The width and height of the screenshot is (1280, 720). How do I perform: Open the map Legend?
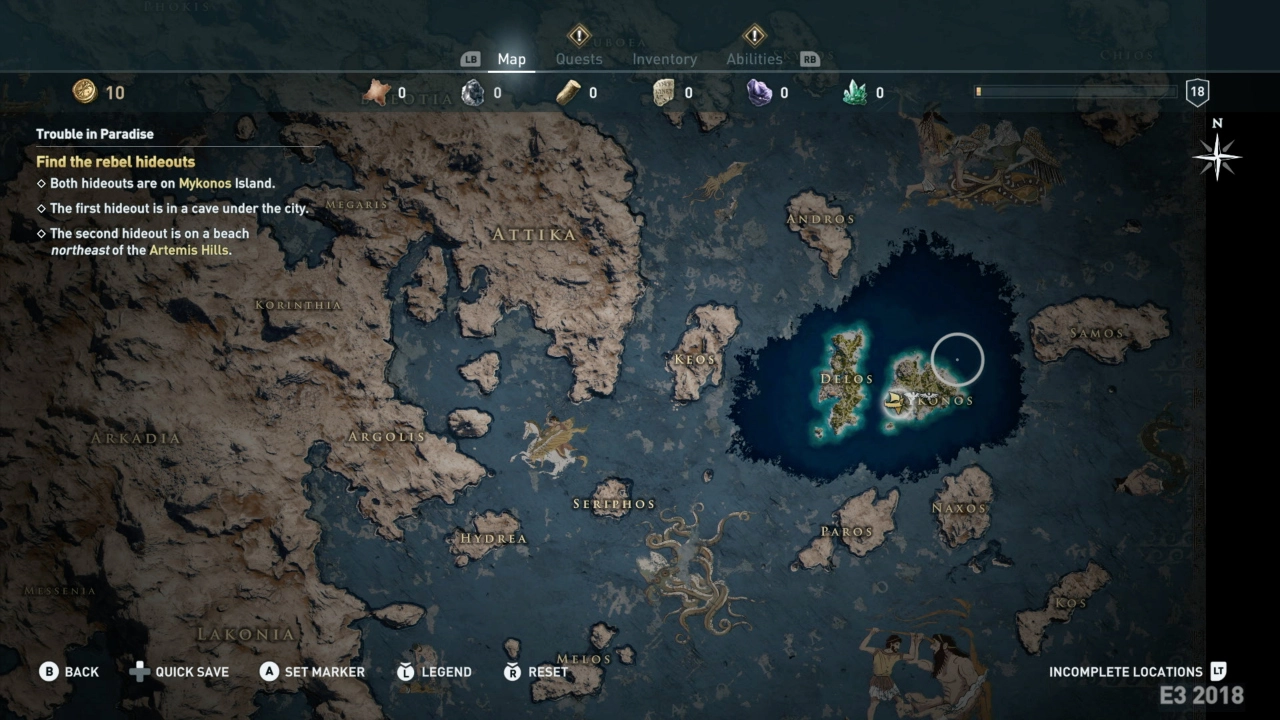tap(434, 672)
